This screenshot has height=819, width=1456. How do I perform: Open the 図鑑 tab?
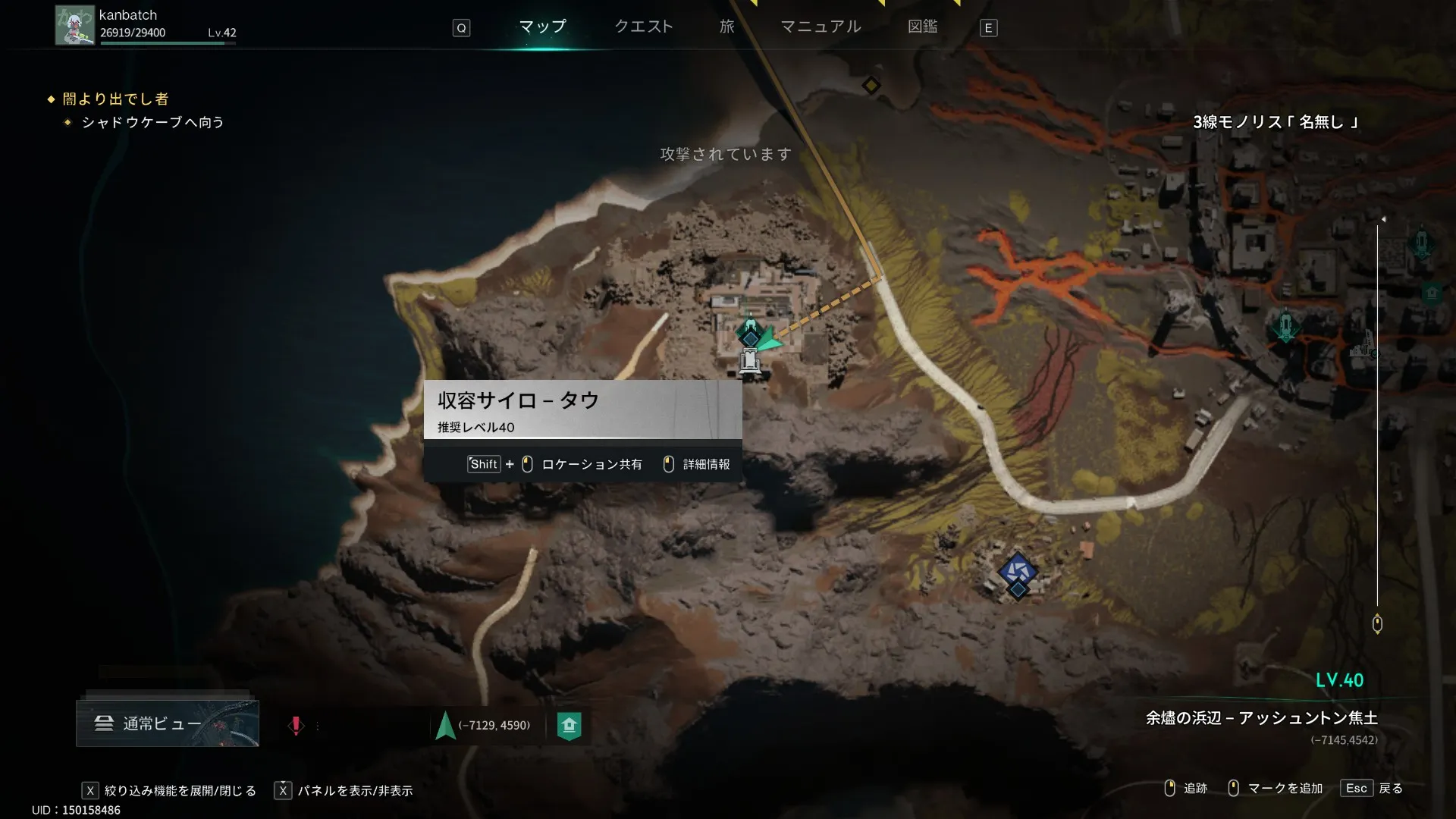[x=922, y=27]
